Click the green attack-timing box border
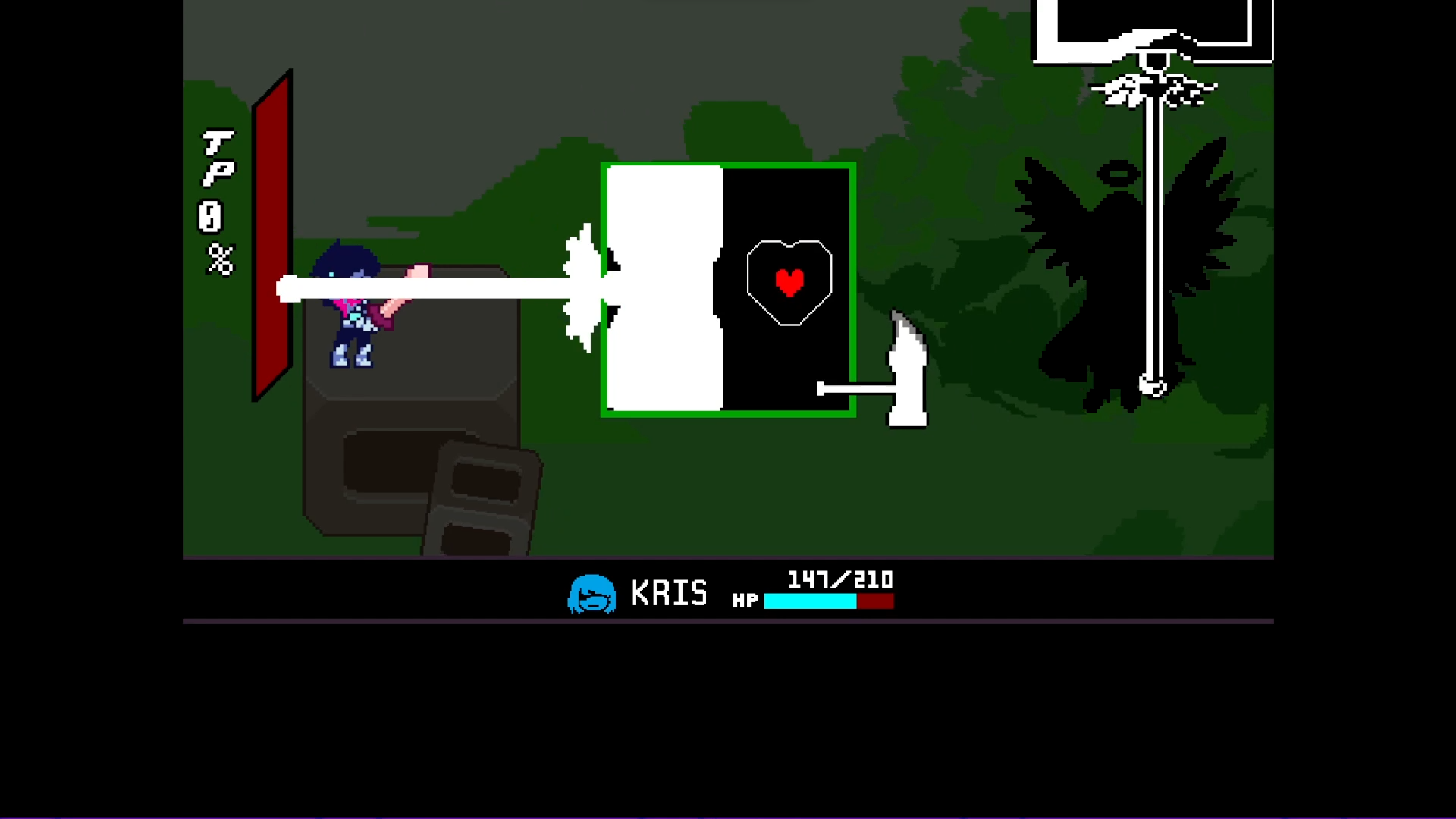The height and width of the screenshot is (819, 1456). pyautogui.click(x=728, y=165)
